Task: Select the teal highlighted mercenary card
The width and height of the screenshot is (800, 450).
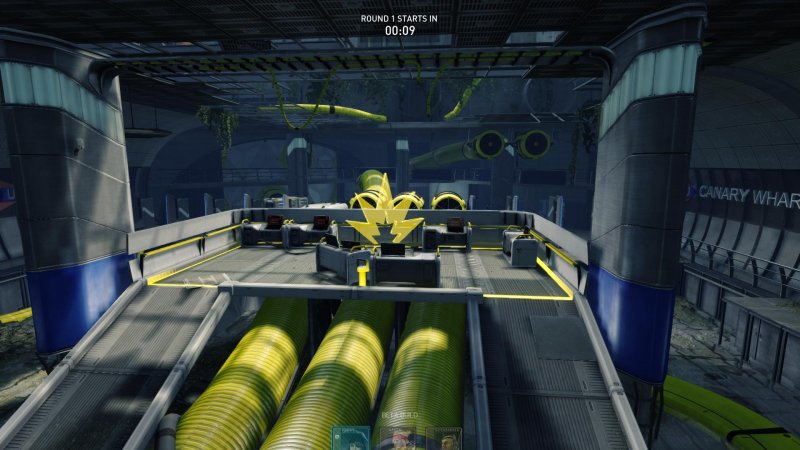Action: point(351,439)
